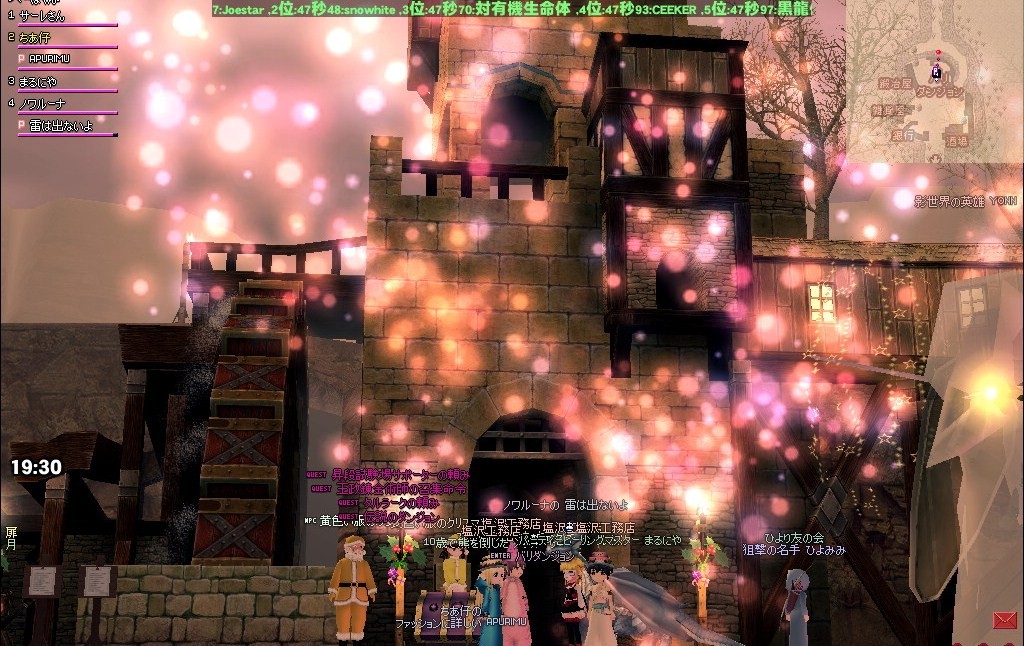The height and width of the screenshot is (646, 1024).
Task: Open quest 伝説のダンジョン
Action: [400, 515]
